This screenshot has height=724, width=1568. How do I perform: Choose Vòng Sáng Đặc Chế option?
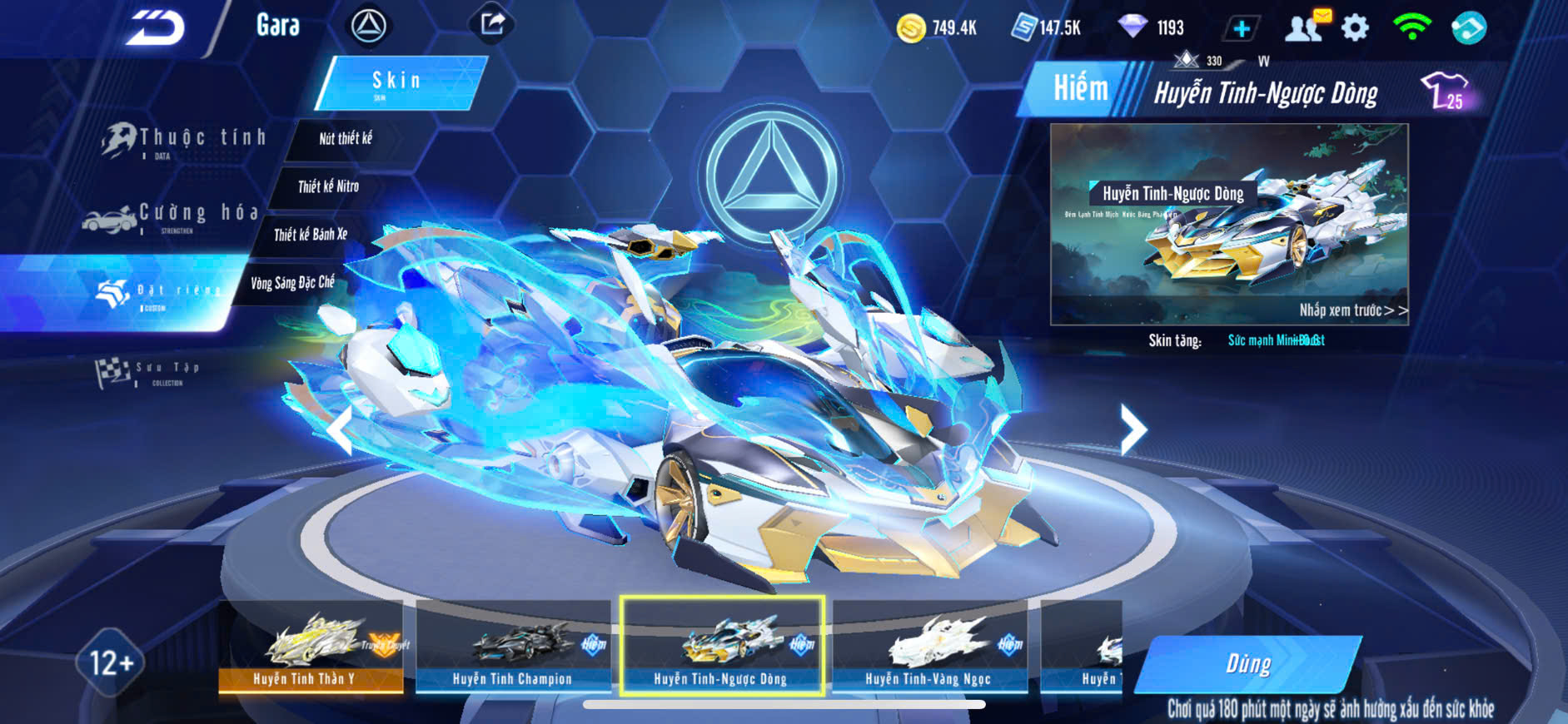click(292, 283)
